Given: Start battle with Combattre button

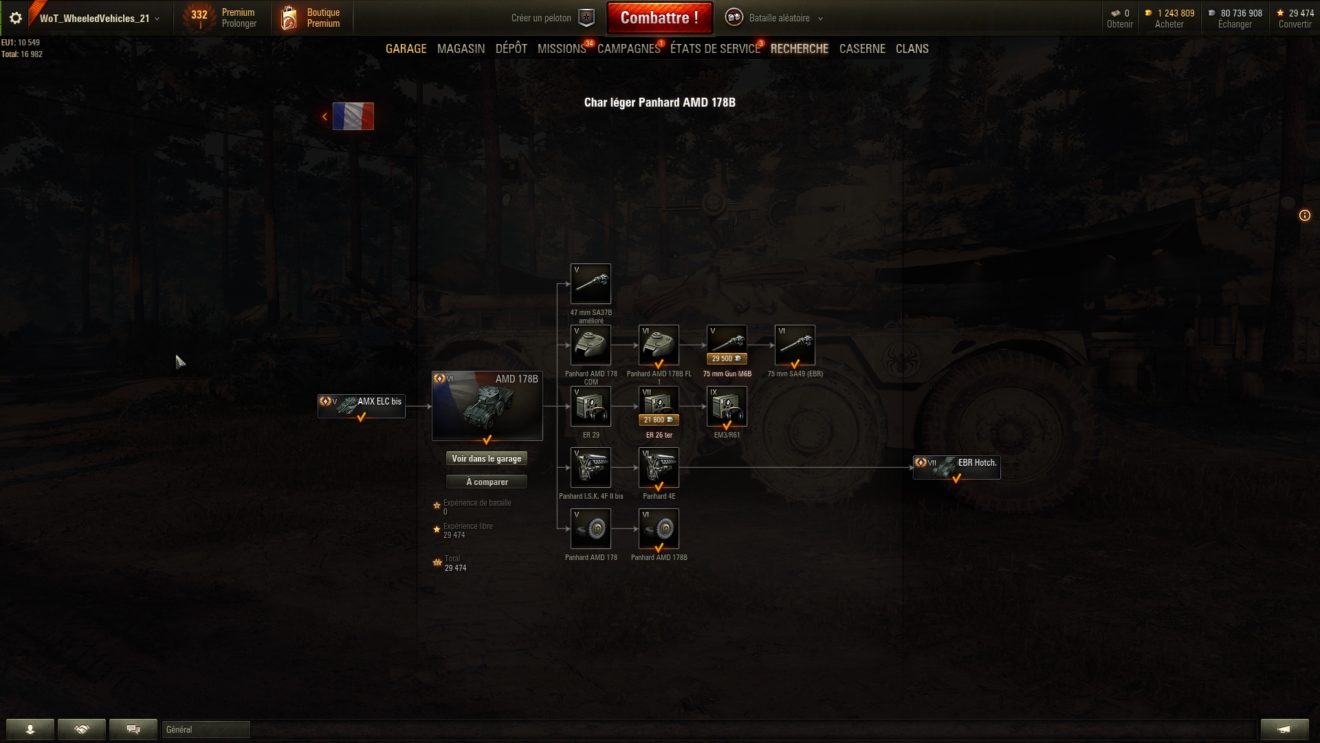Looking at the screenshot, I should pyautogui.click(x=659, y=18).
